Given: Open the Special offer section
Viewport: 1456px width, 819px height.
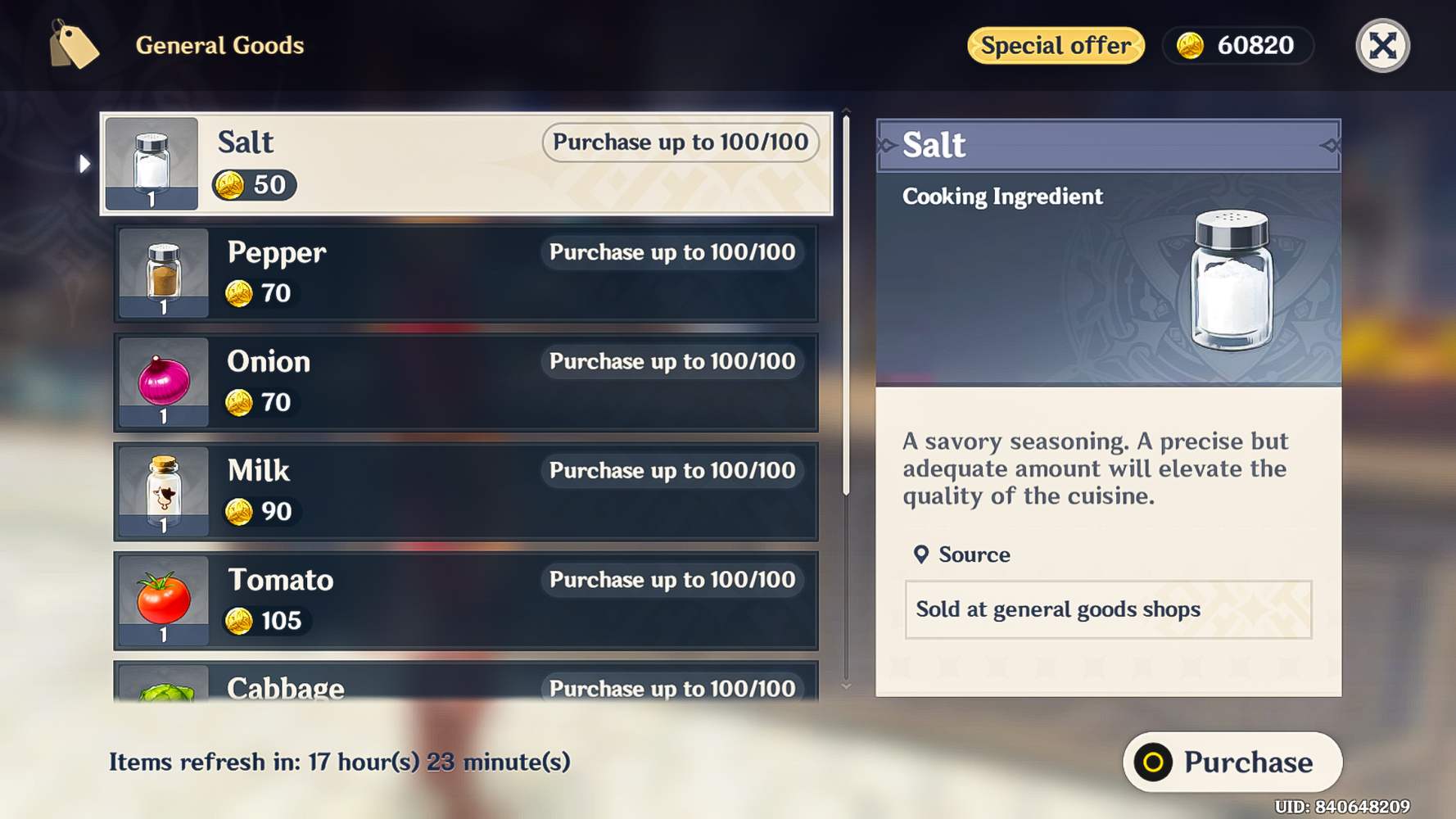Looking at the screenshot, I should click(1056, 46).
